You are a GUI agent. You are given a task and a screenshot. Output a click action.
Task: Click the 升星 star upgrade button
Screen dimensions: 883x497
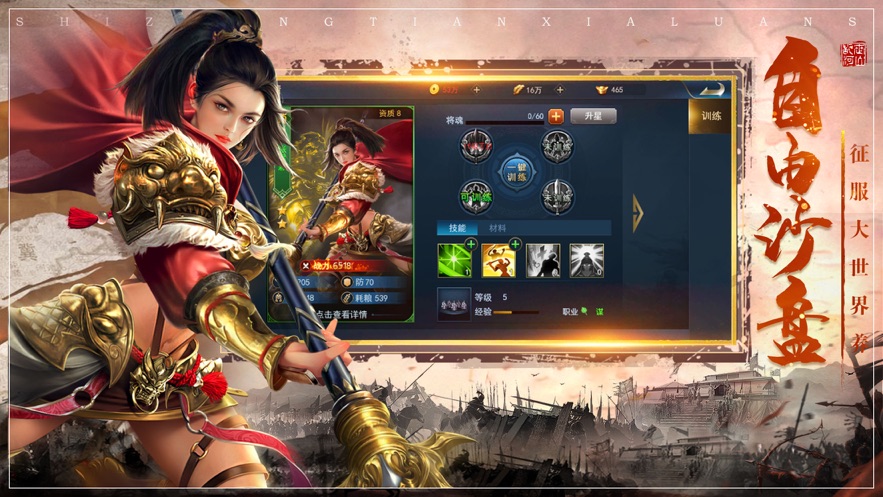coord(592,116)
